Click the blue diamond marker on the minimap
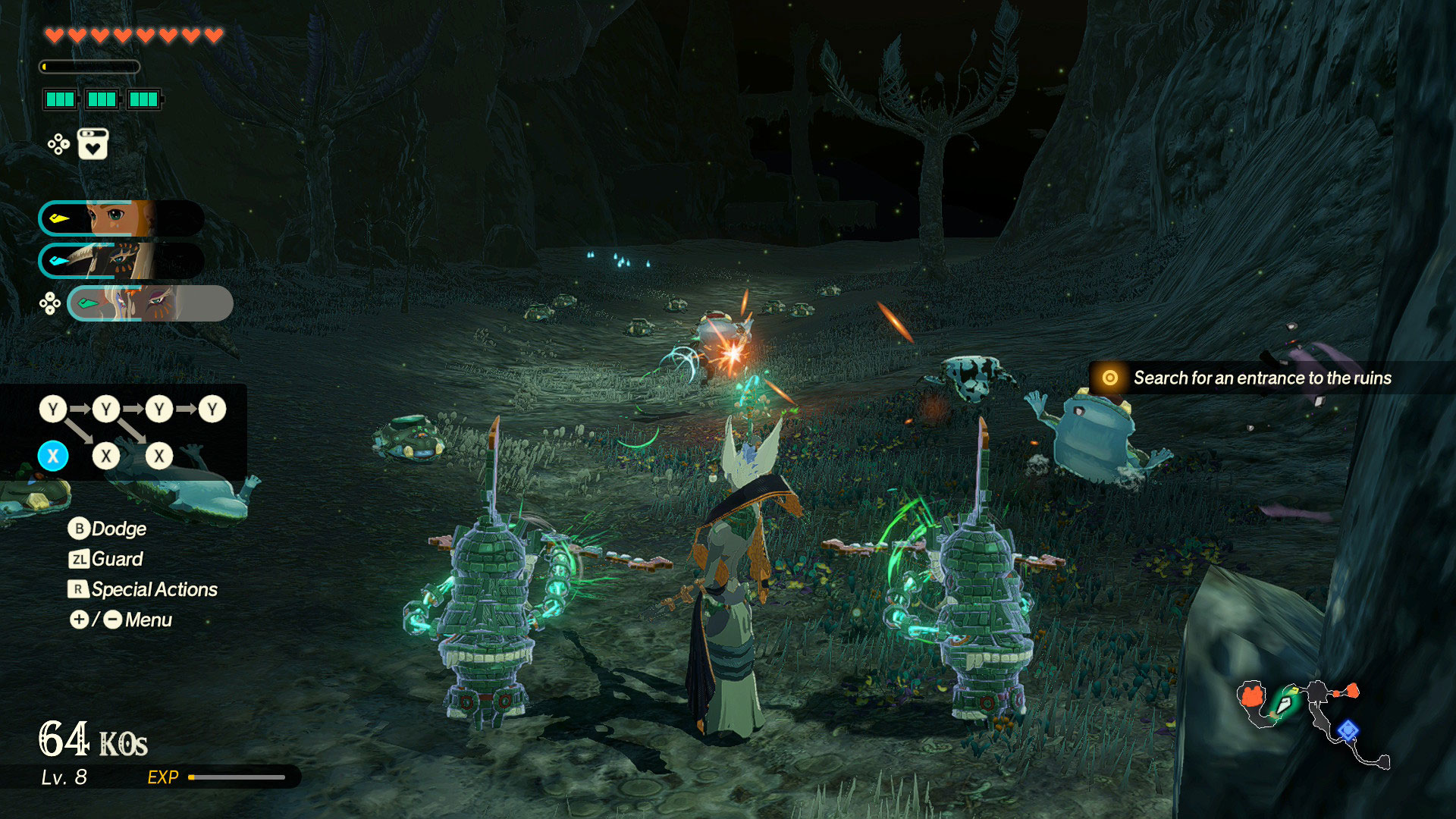Screen dimensions: 1456x819 [x=1347, y=730]
